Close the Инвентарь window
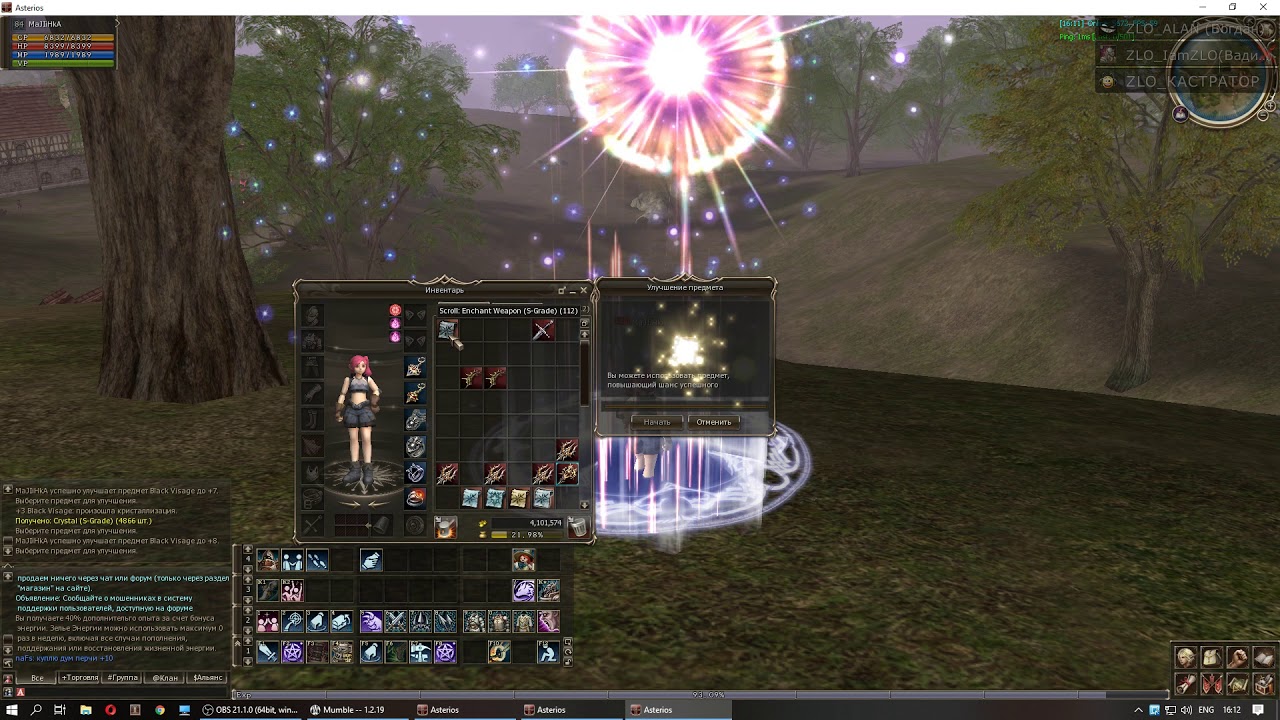The image size is (1280, 720). point(584,290)
